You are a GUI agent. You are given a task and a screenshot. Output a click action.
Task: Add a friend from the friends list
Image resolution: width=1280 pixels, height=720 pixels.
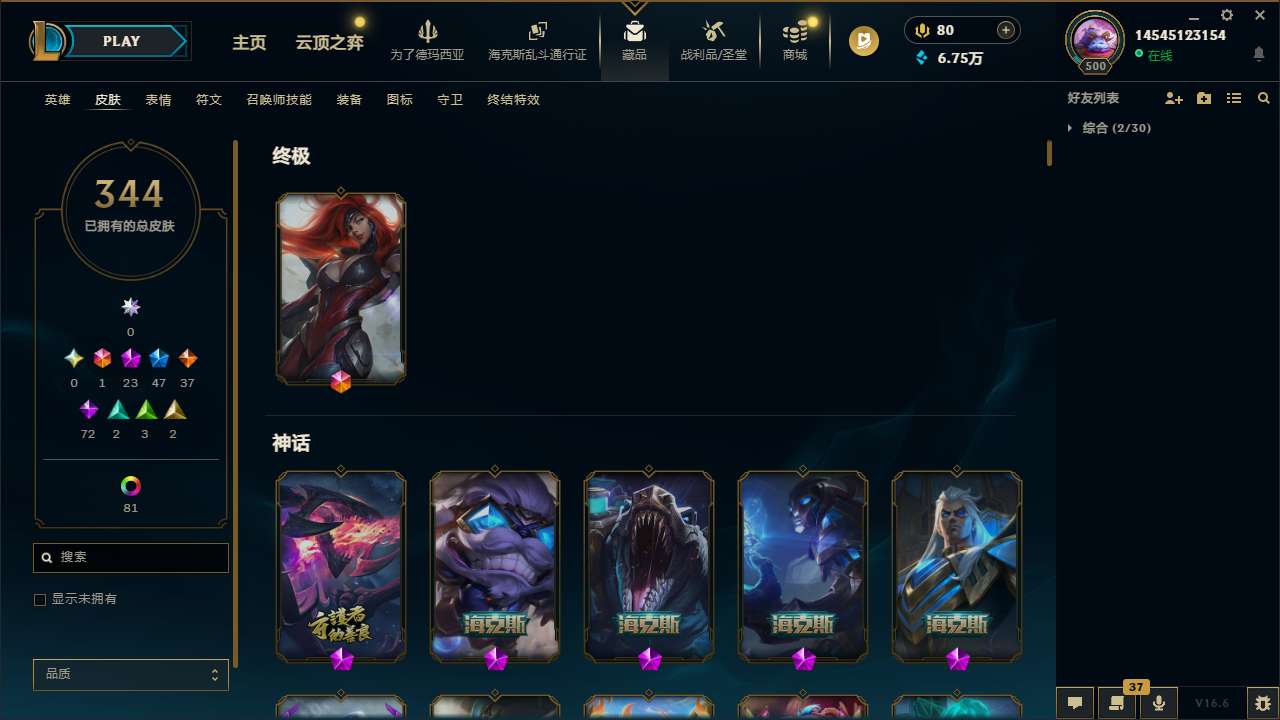1174,98
